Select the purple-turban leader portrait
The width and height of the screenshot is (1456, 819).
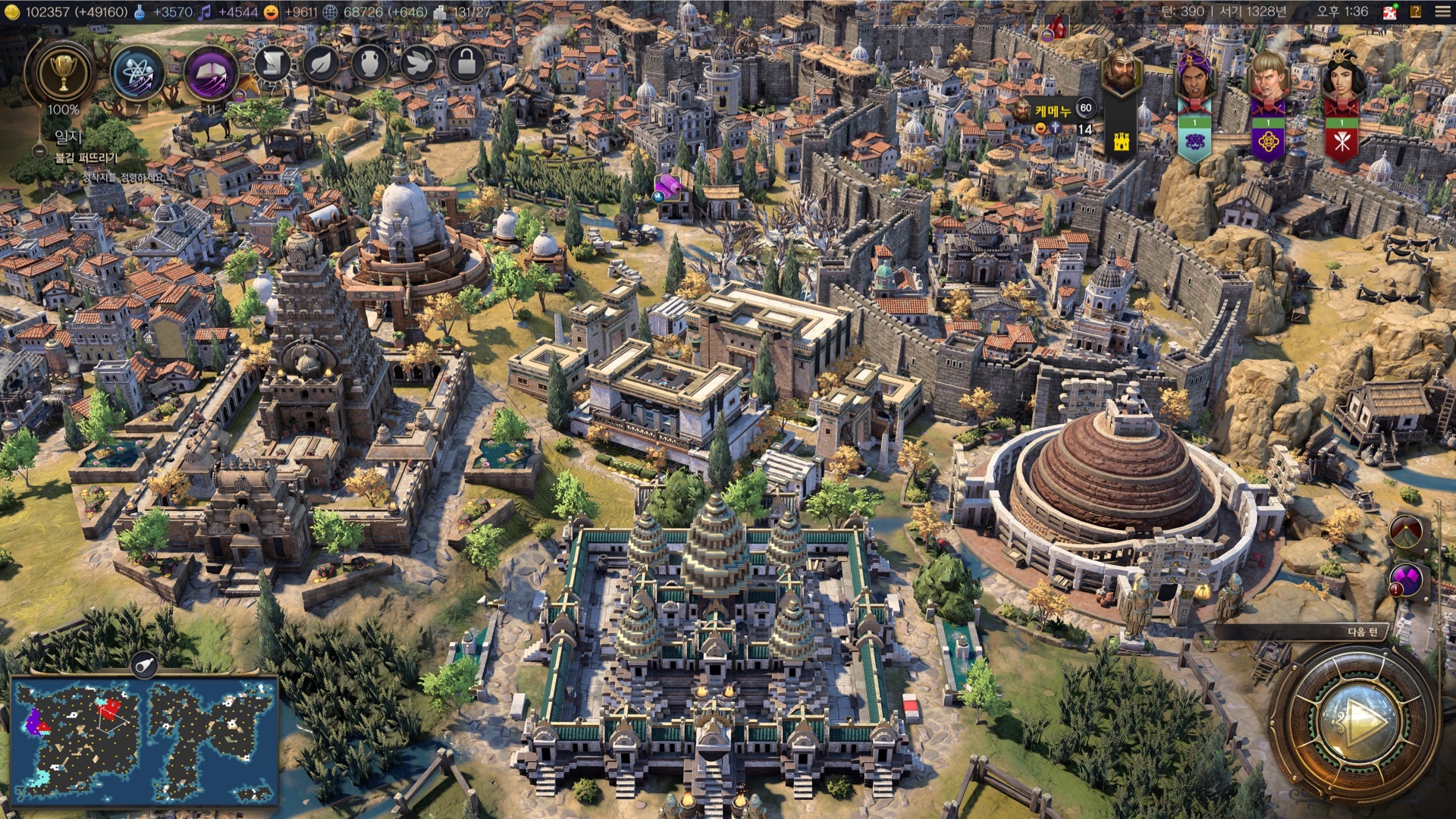[1194, 76]
